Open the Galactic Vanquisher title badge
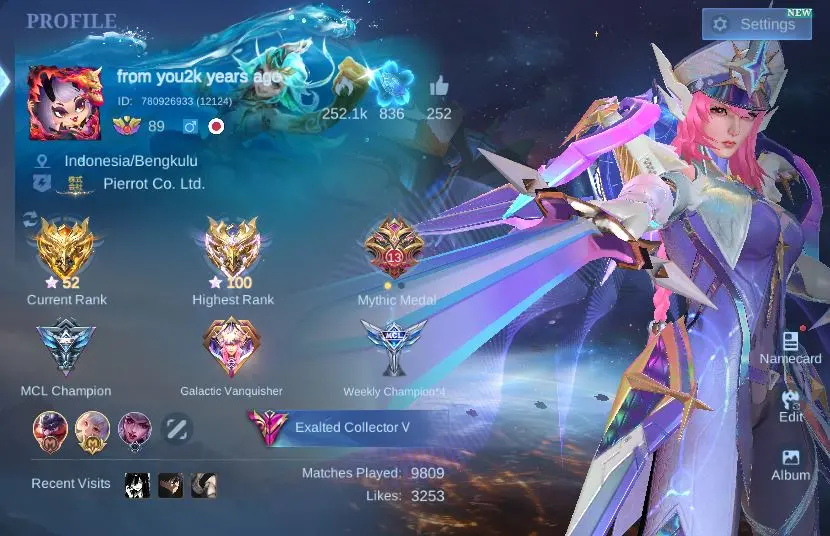 point(231,347)
